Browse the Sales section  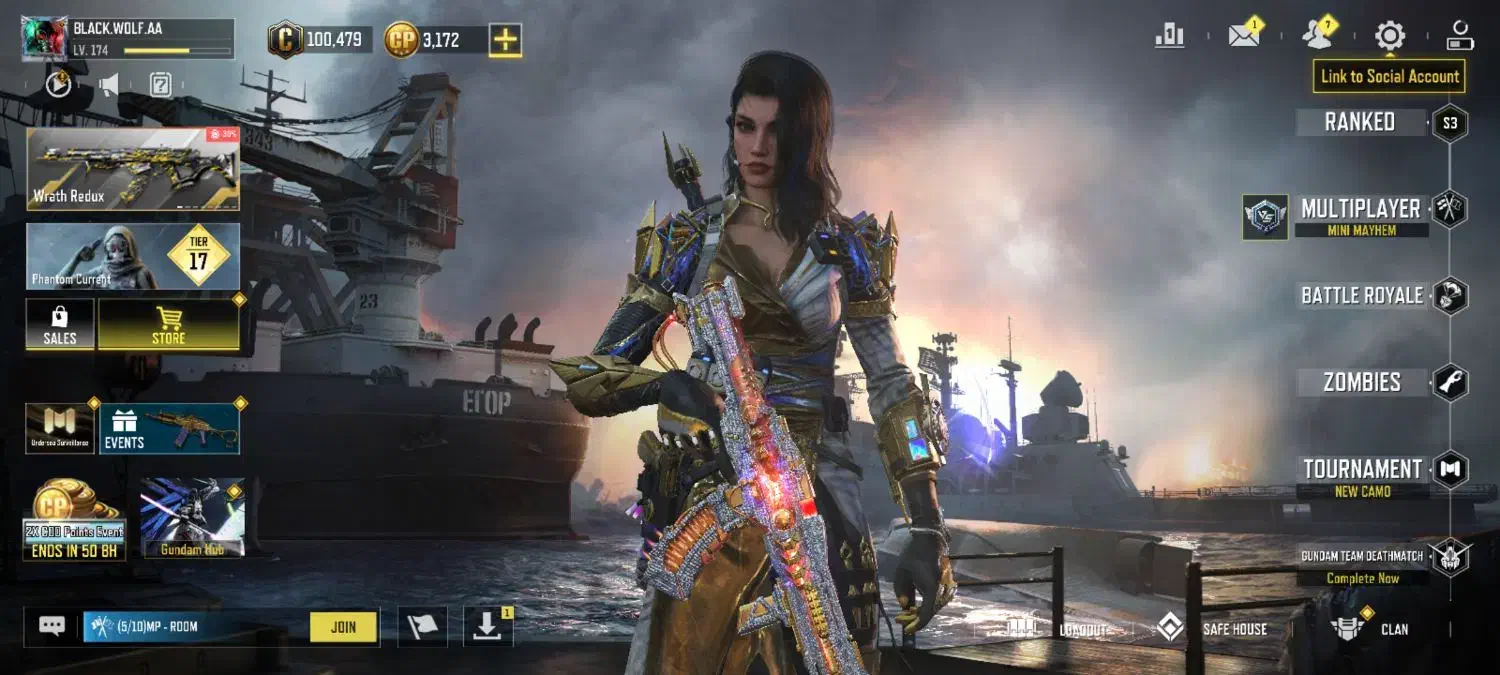pyautogui.click(x=60, y=325)
